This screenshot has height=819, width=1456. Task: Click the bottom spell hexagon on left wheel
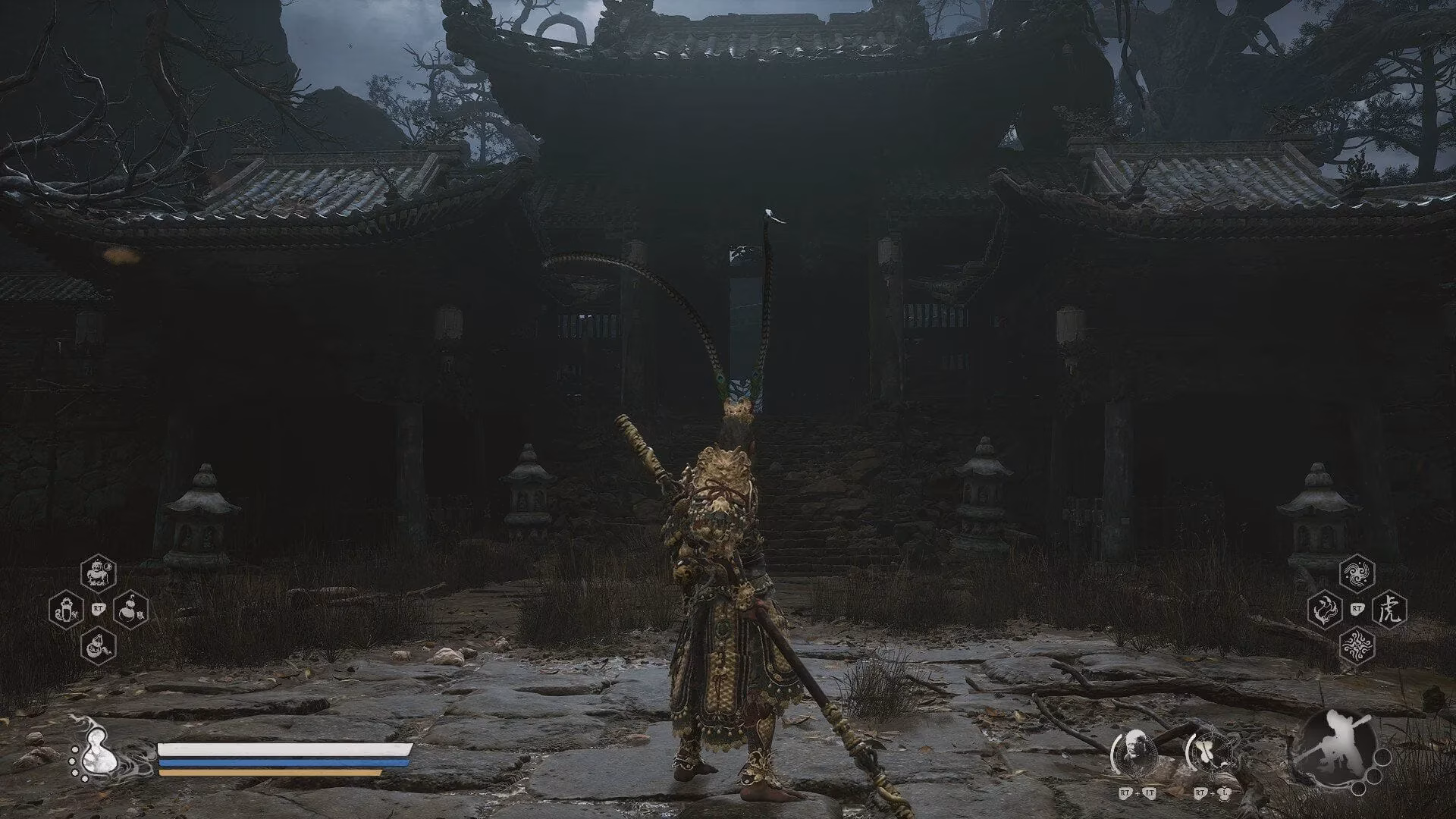pyautogui.click(x=99, y=647)
